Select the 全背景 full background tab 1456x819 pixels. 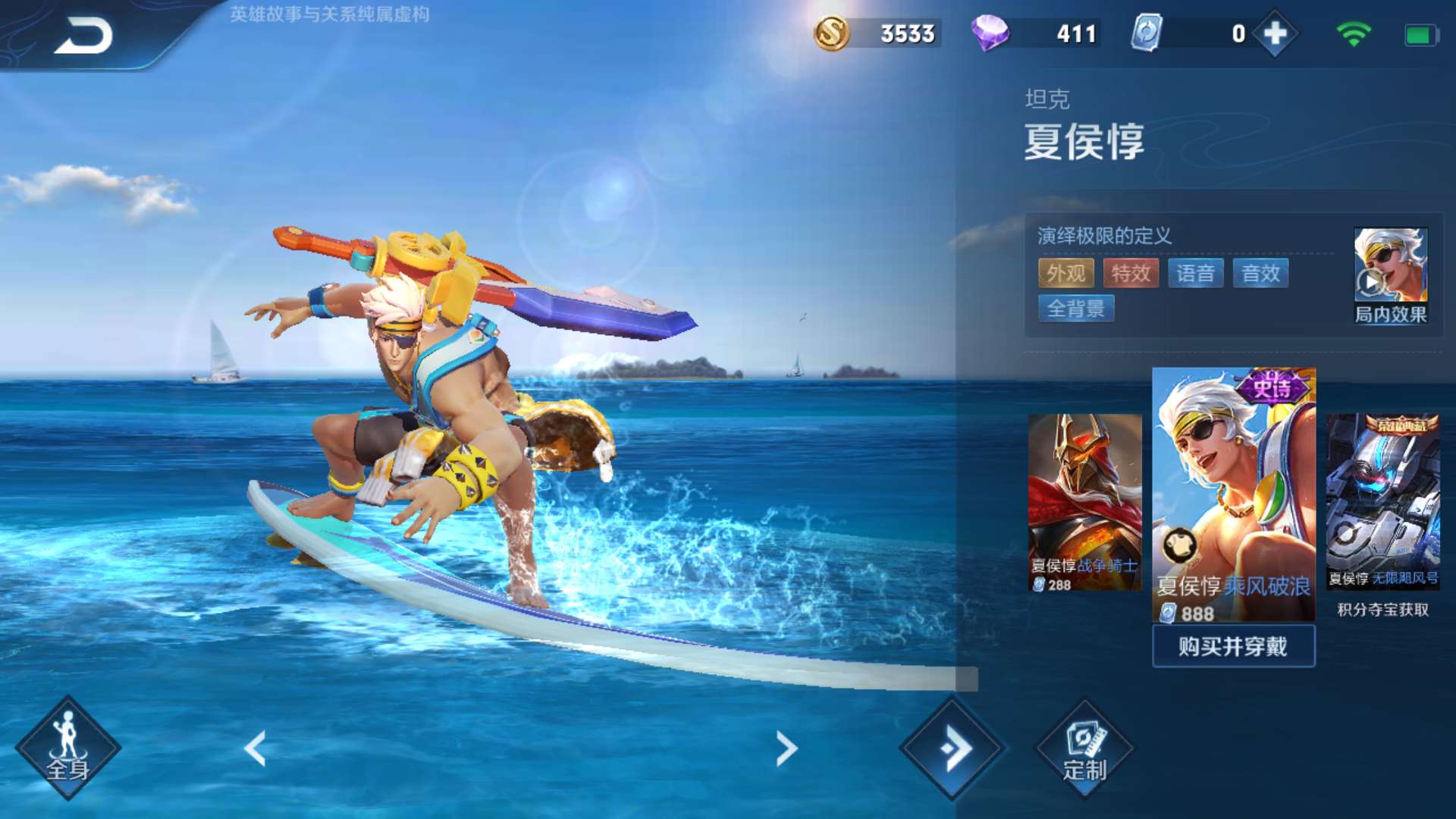tap(1077, 309)
